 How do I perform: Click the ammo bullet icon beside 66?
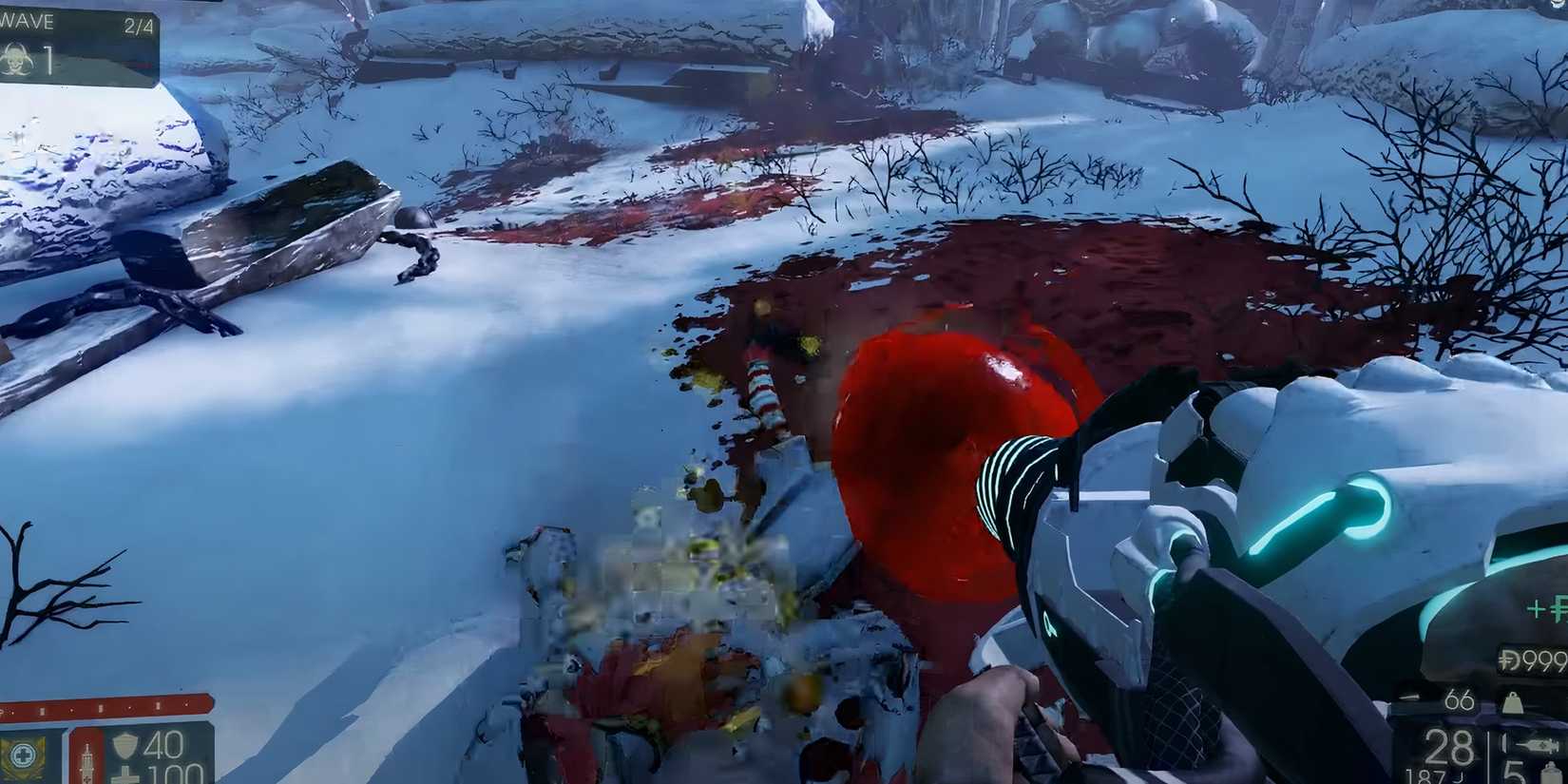[1409, 697]
